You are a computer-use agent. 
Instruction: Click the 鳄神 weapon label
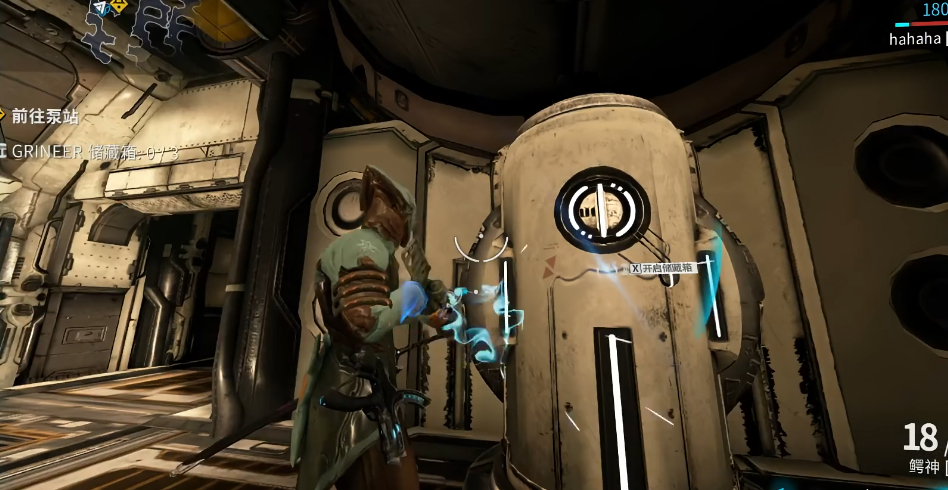coord(924,466)
